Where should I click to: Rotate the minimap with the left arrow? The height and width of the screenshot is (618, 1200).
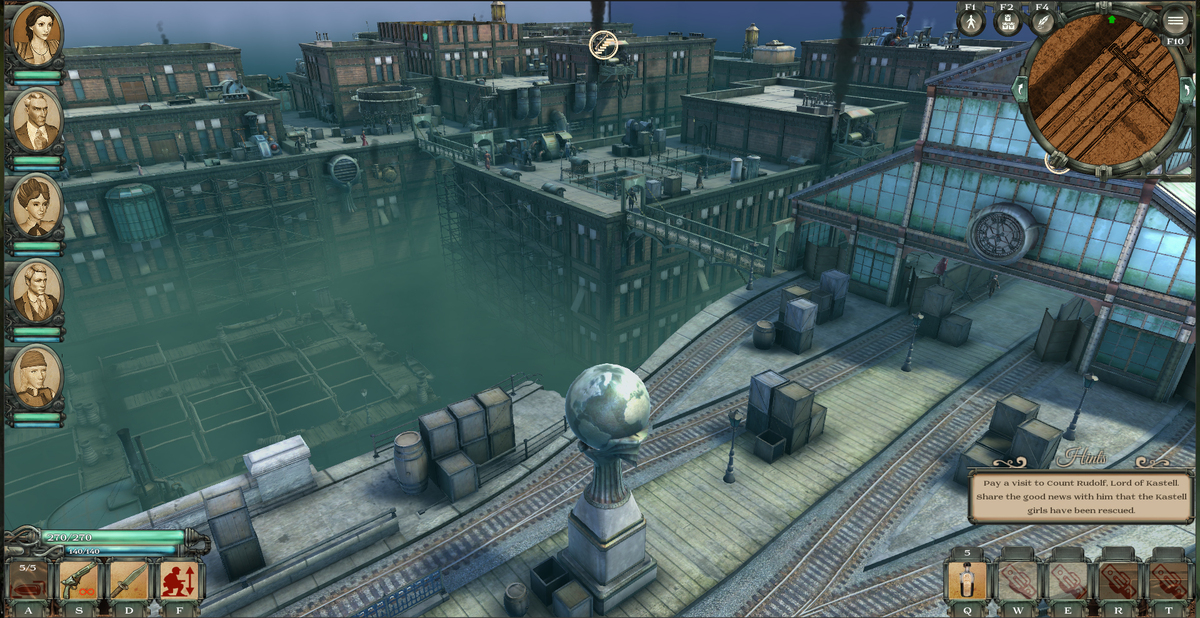1021,89
